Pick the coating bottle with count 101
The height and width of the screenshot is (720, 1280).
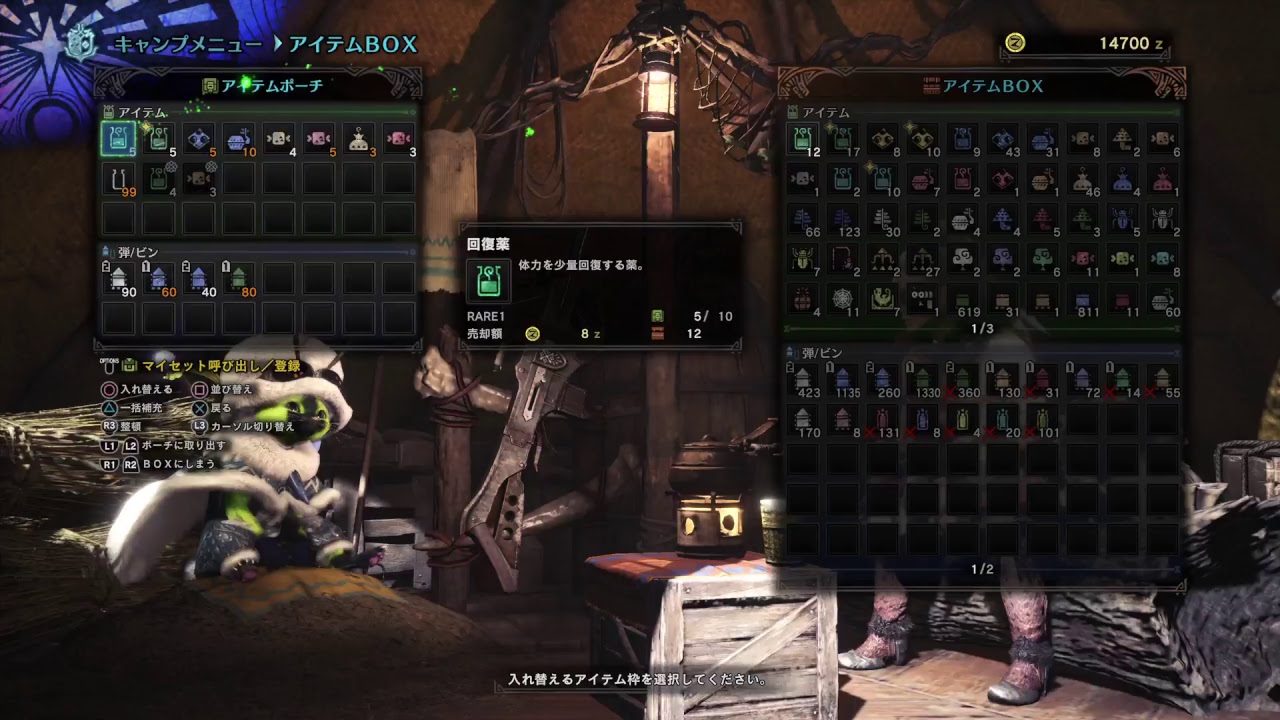pos(1043,419)
